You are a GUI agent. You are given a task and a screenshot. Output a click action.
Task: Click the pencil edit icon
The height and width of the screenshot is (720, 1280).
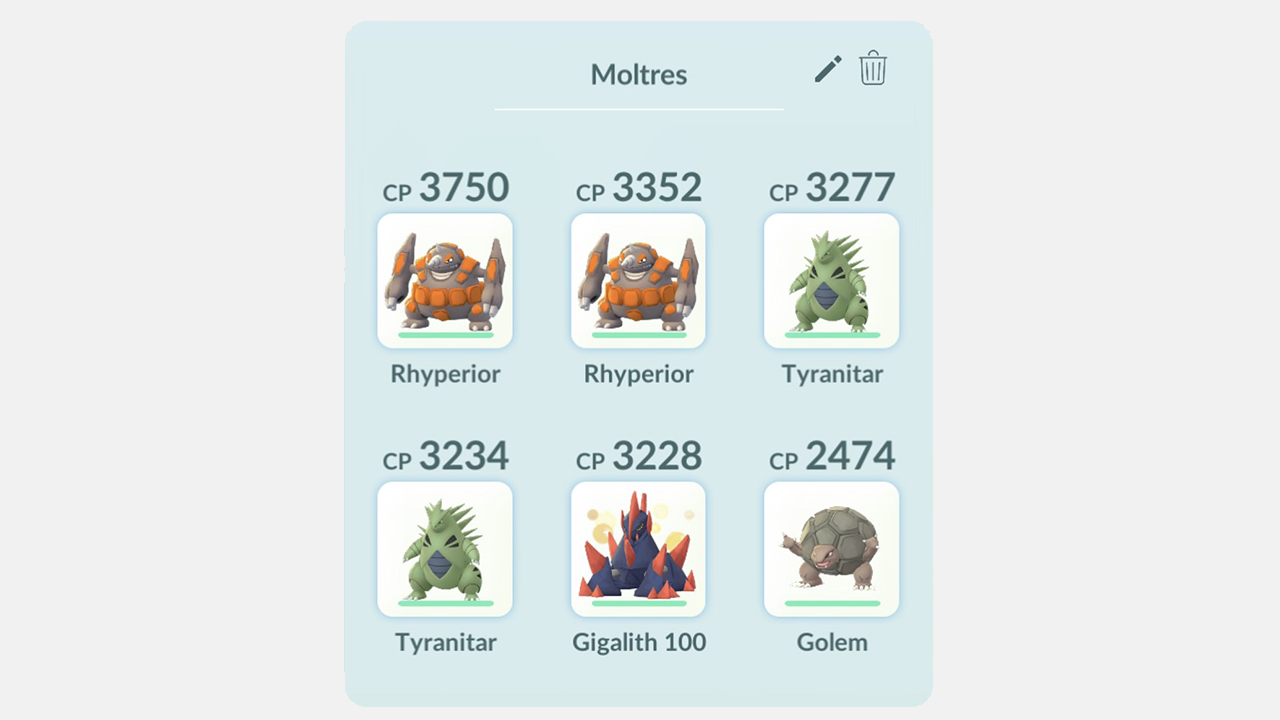coord(826,68)
